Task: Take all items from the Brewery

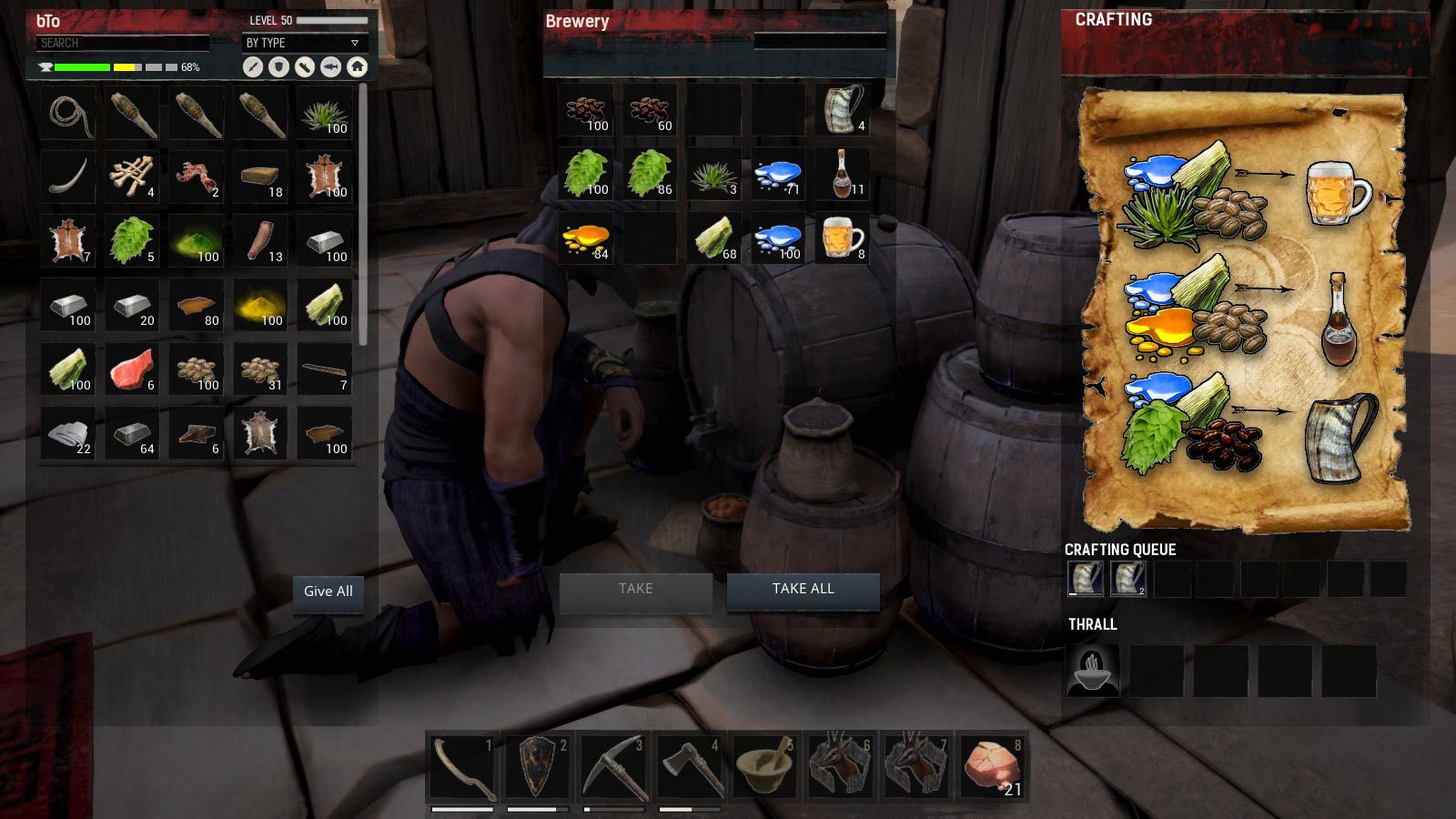Action: point(803,589)
